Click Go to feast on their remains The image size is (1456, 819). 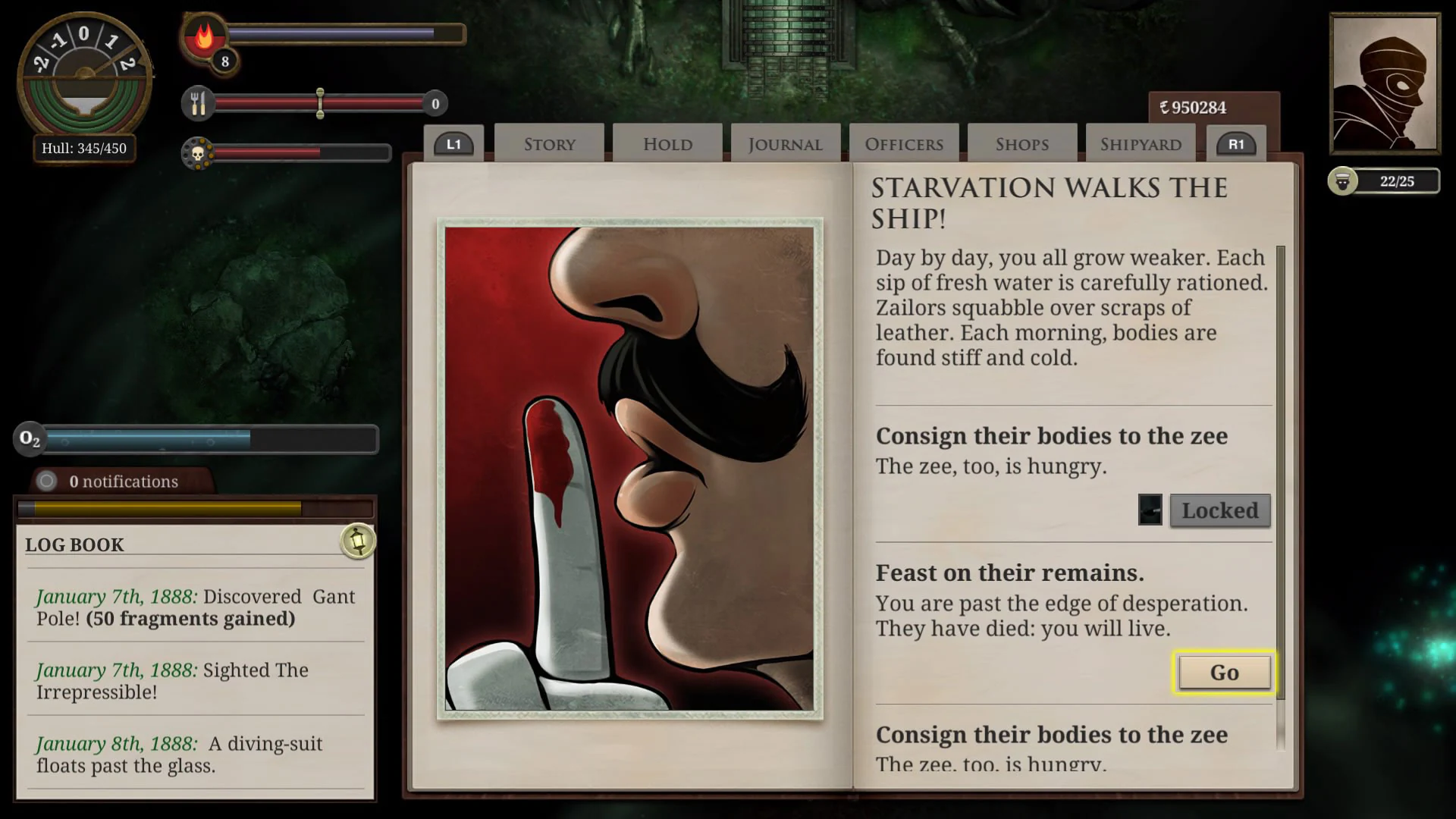pos(1223,672)
